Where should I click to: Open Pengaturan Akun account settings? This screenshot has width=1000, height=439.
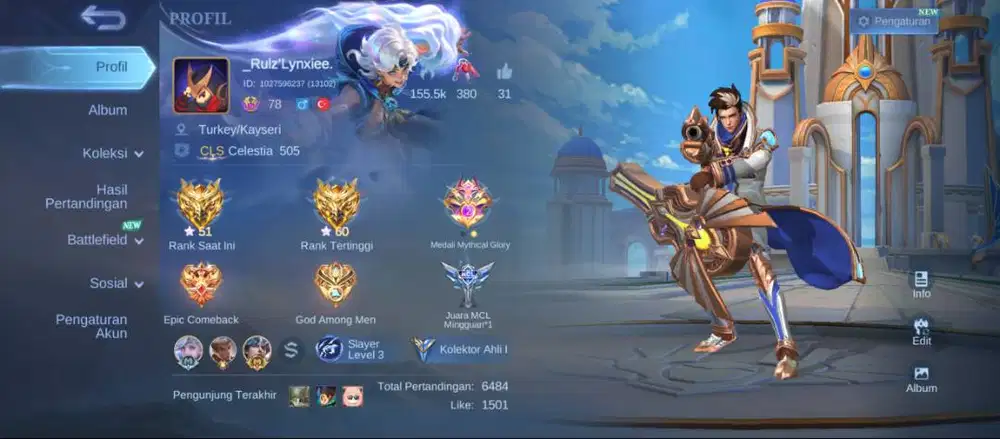click(91, 326)
